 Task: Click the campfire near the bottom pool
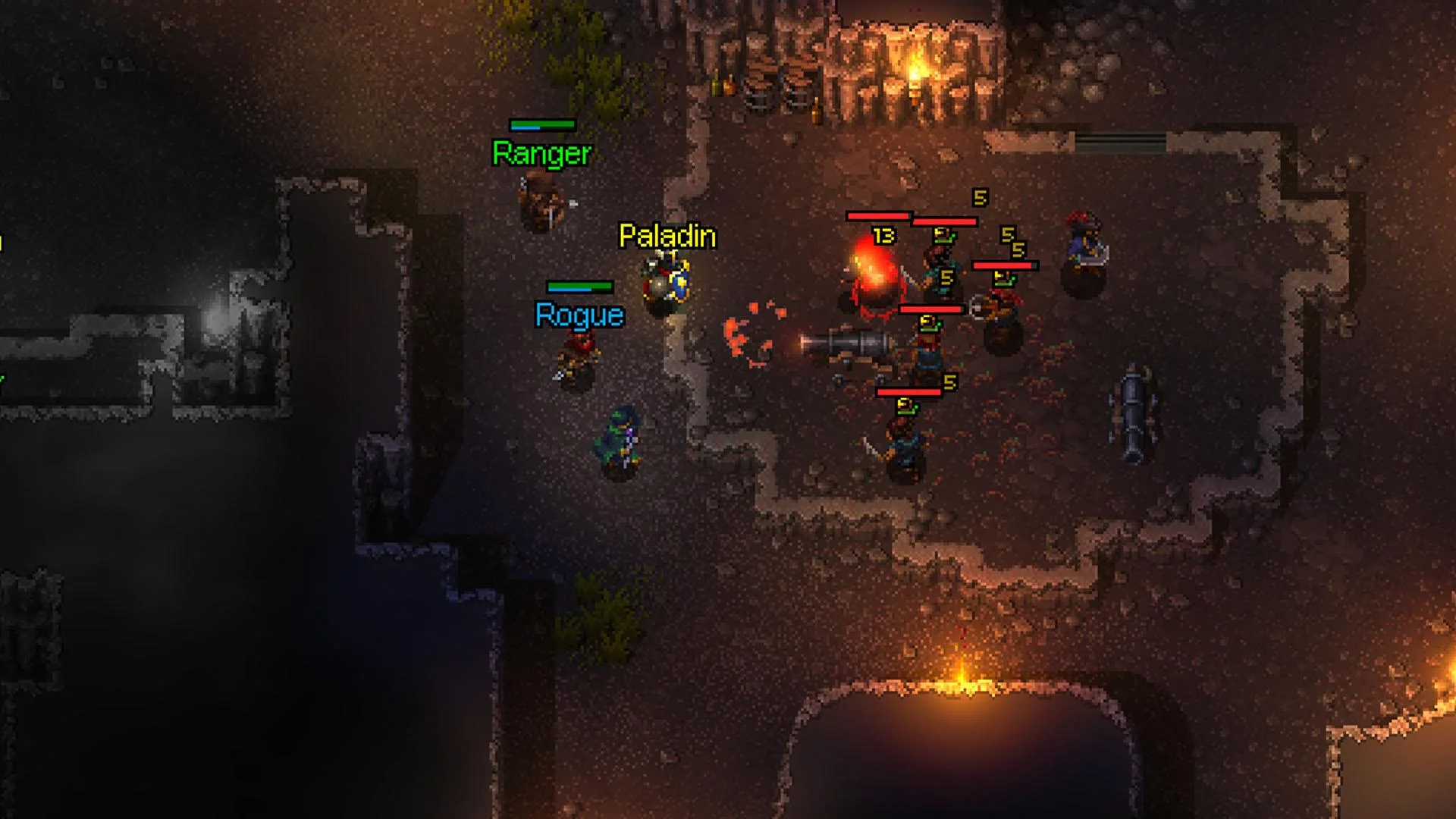pyautogui.click(x=963, y=682)
